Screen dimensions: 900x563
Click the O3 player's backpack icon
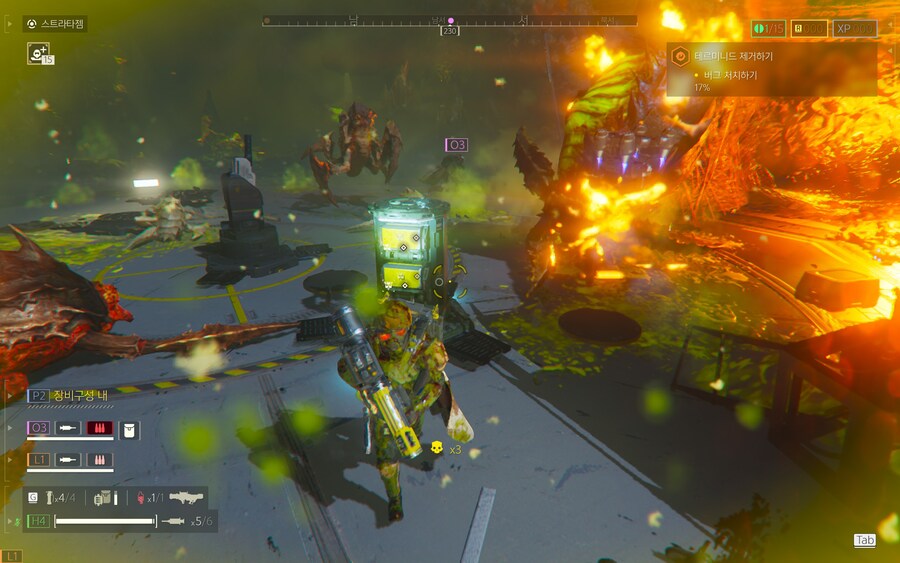click(128, 429)
